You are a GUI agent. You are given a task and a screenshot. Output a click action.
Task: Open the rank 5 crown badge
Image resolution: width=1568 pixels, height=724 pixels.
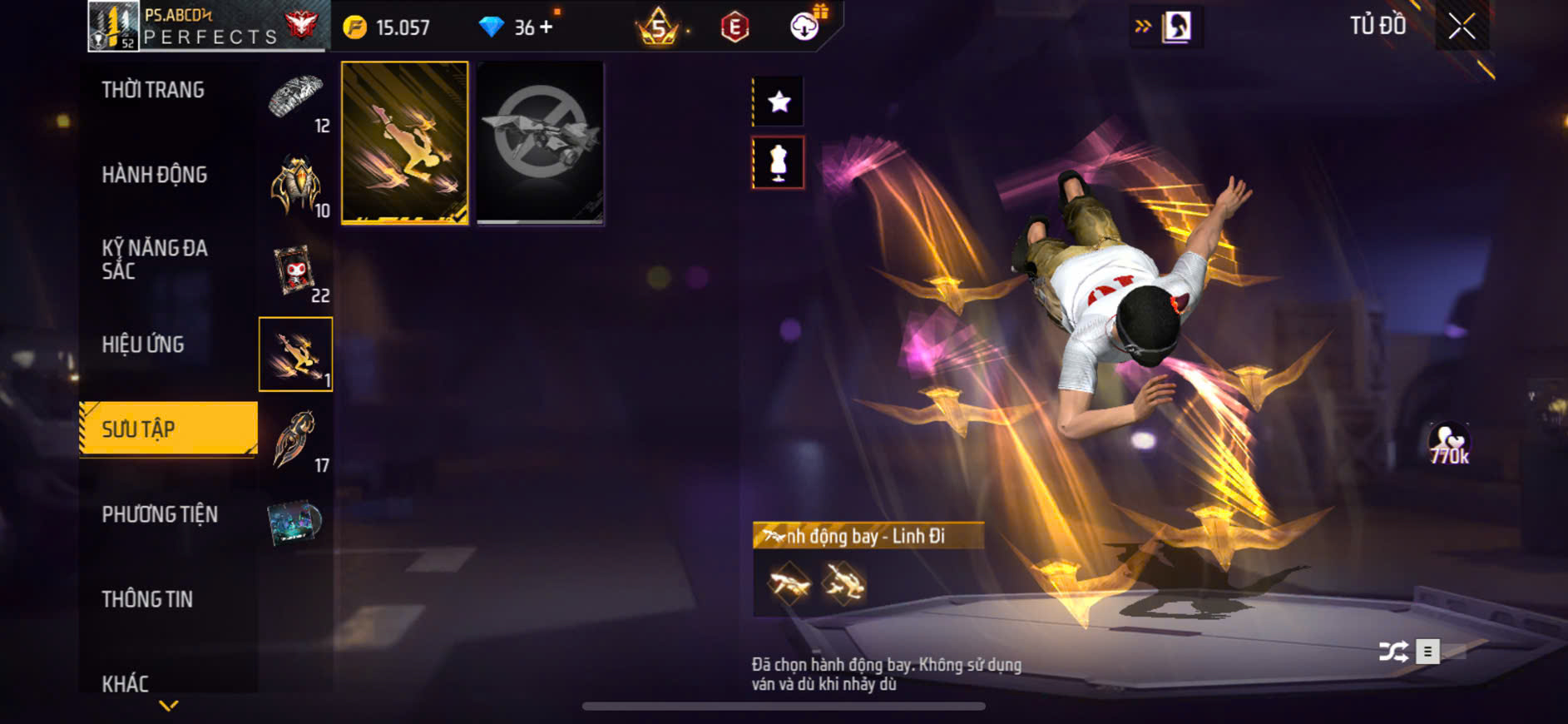658,27
